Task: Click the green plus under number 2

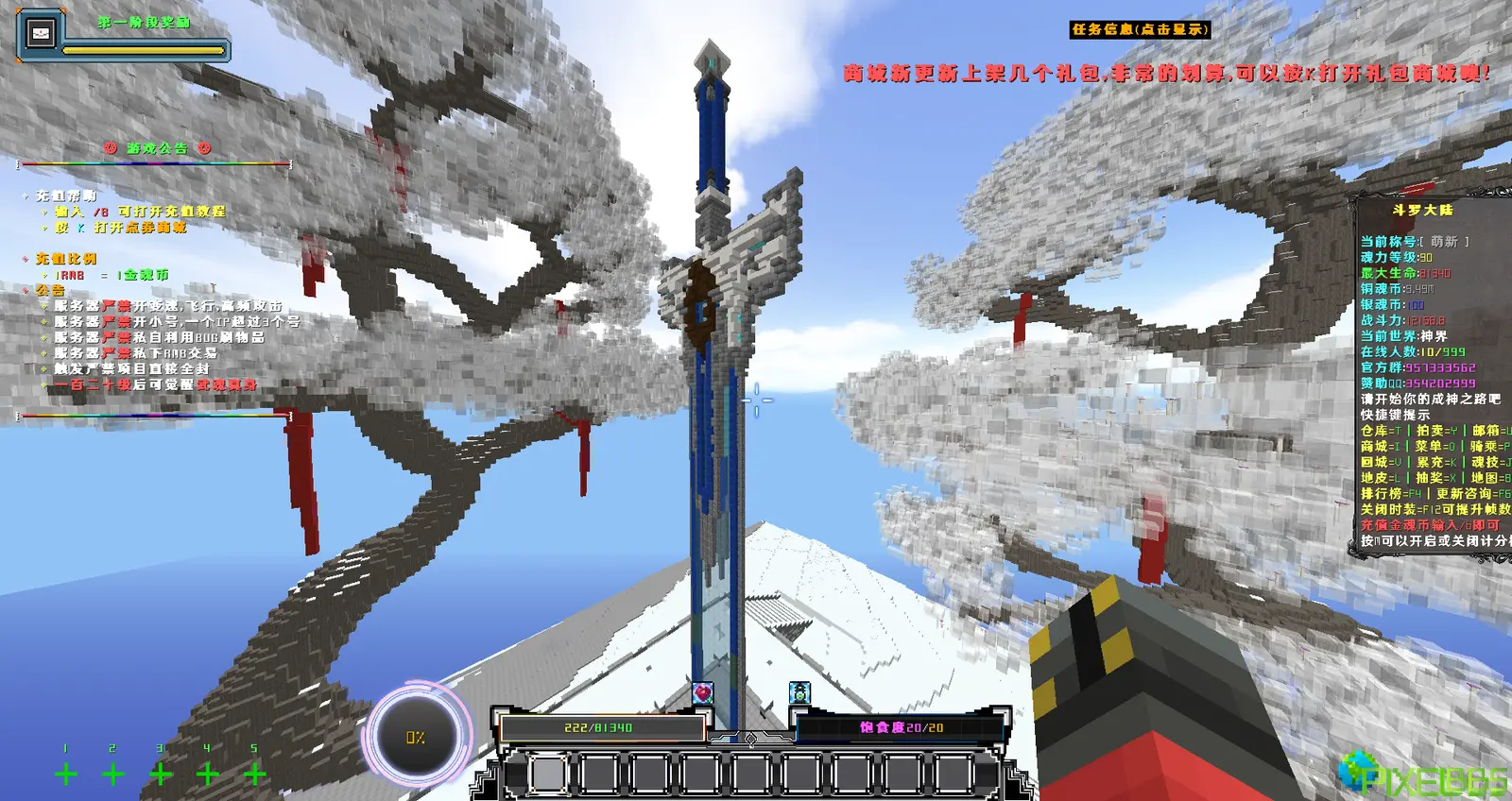Action: click(x=113, y=775)
